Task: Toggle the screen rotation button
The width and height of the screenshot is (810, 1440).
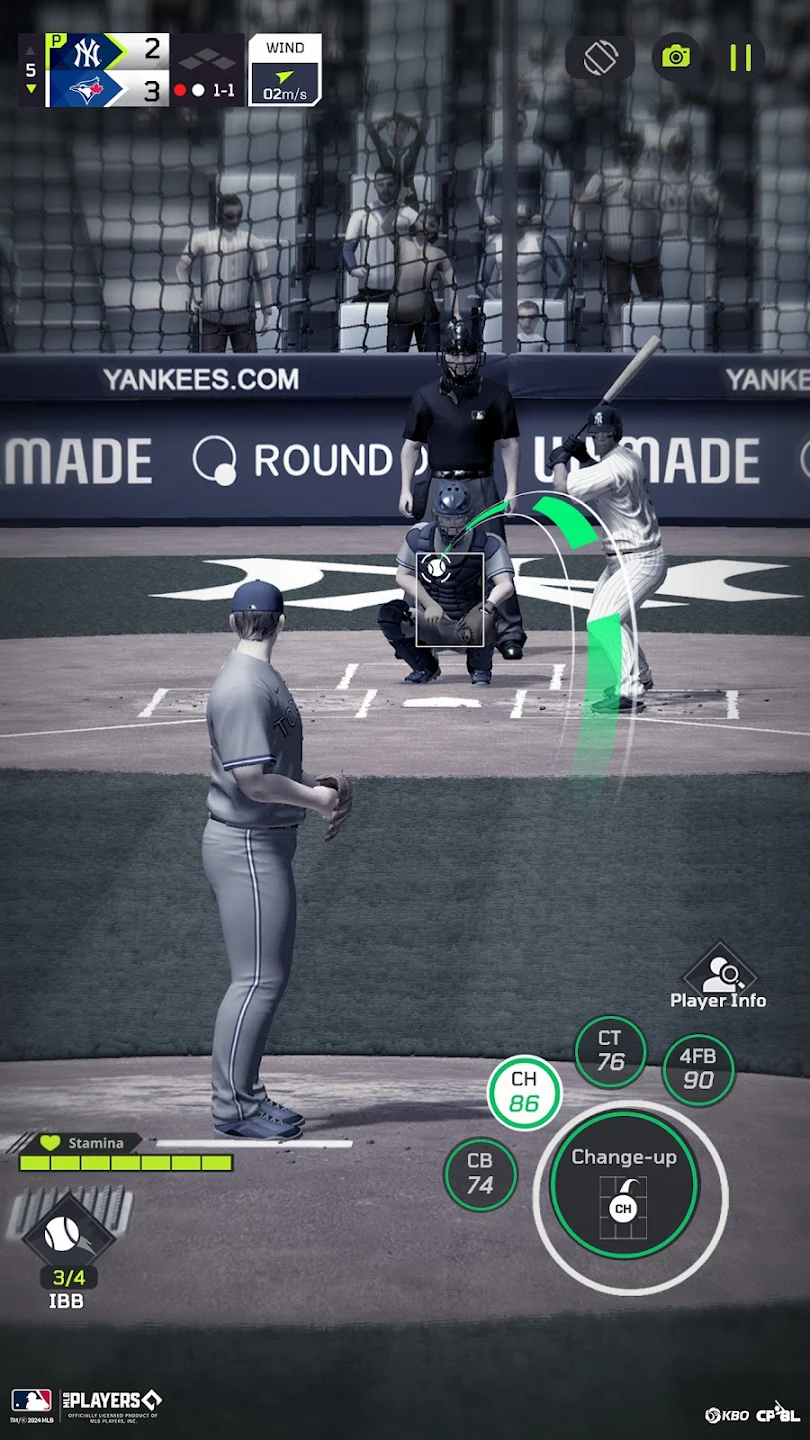Action: tap(600, 57)
